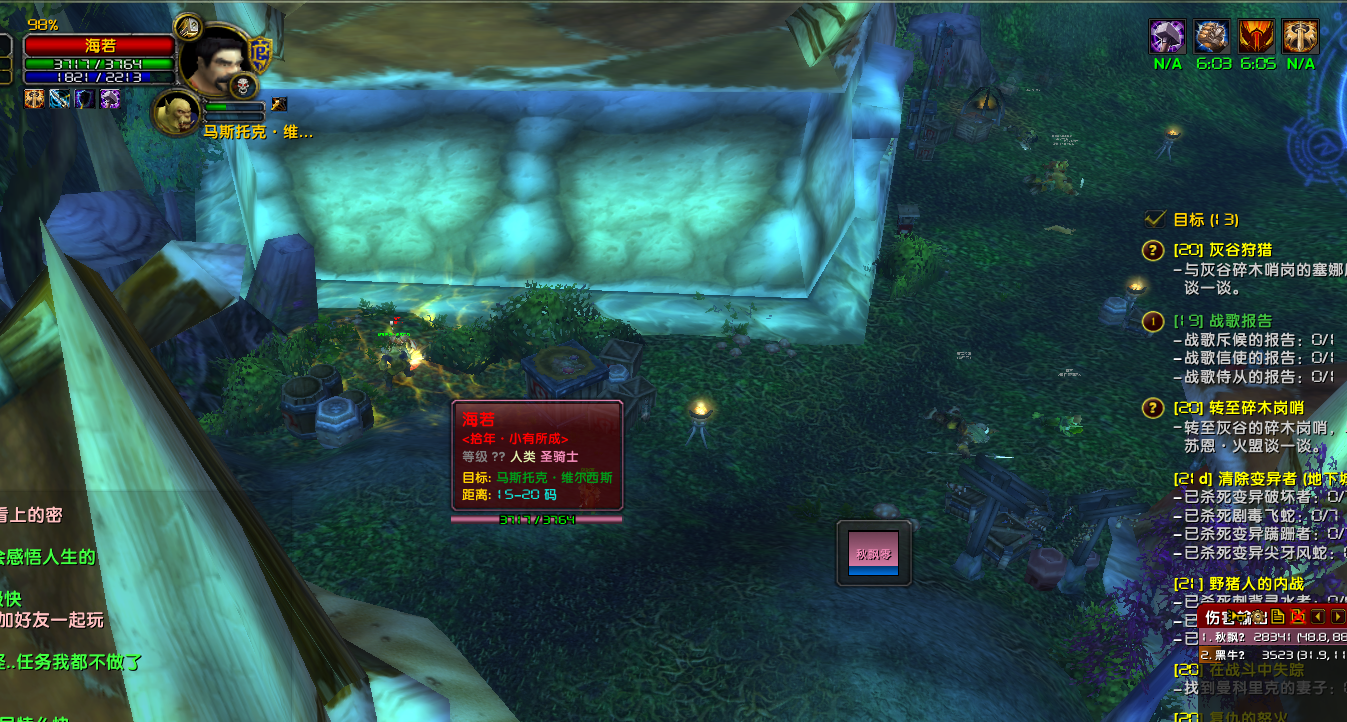Select the orc target-of-target portrait
This screenshot has width=1347, height=722.
tap(174, 111)
